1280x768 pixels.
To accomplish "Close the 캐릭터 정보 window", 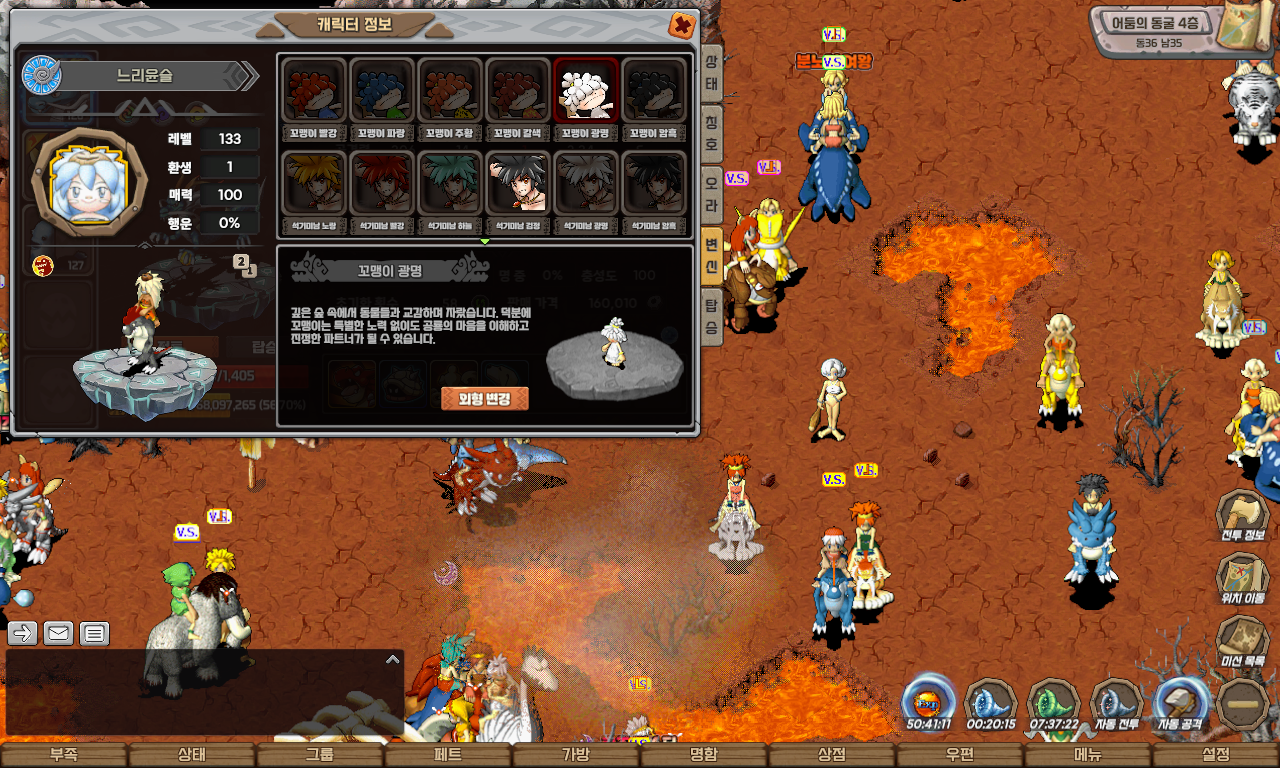I will tap(682, 25).
